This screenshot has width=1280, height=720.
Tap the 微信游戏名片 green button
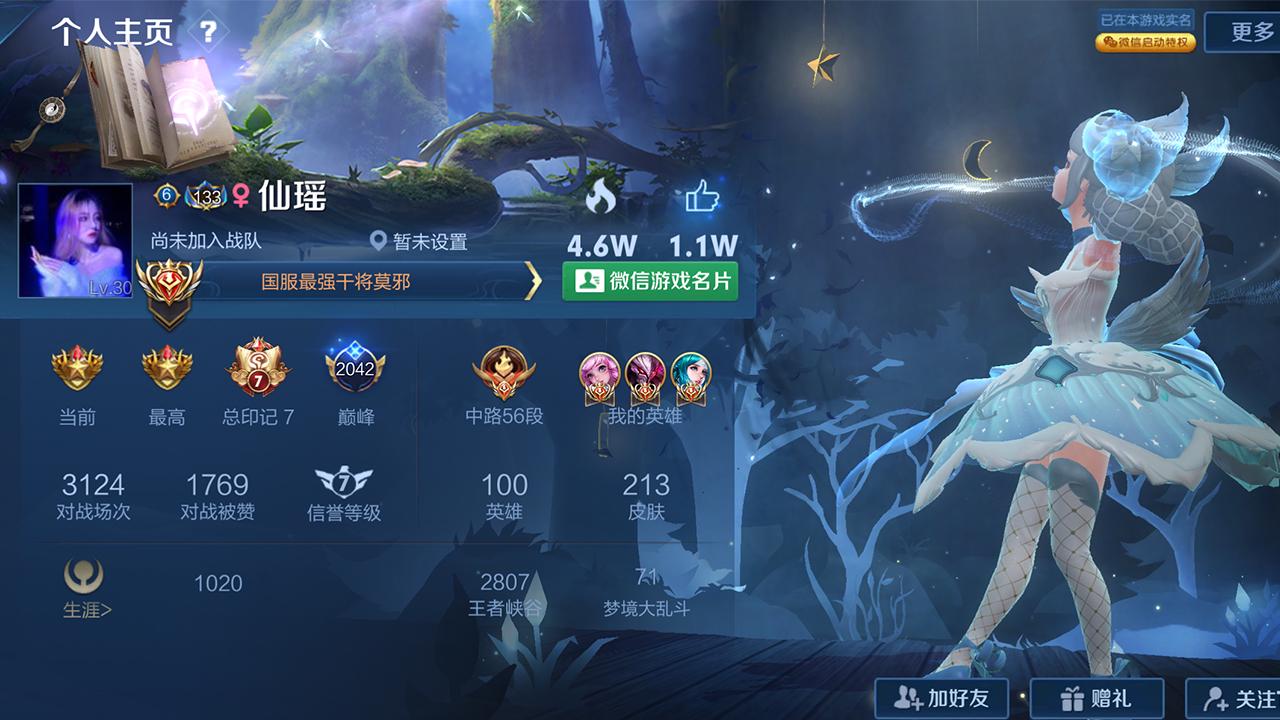click(653, 283)
